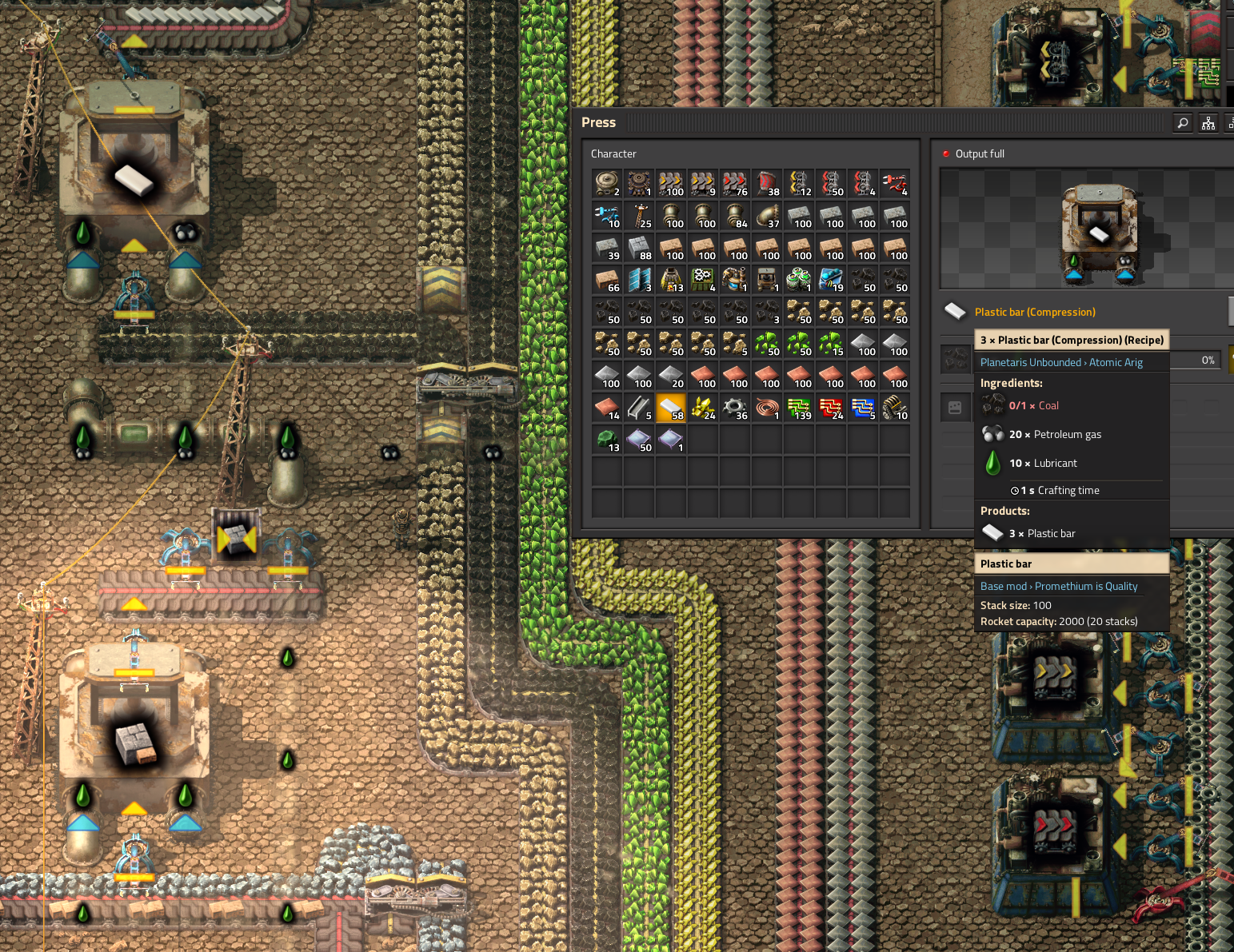Viewport: 1234px width, 952px height.
Task: Pick the red underground belt stack of 38
Action: pyautogui.click(x=767, y=184)
